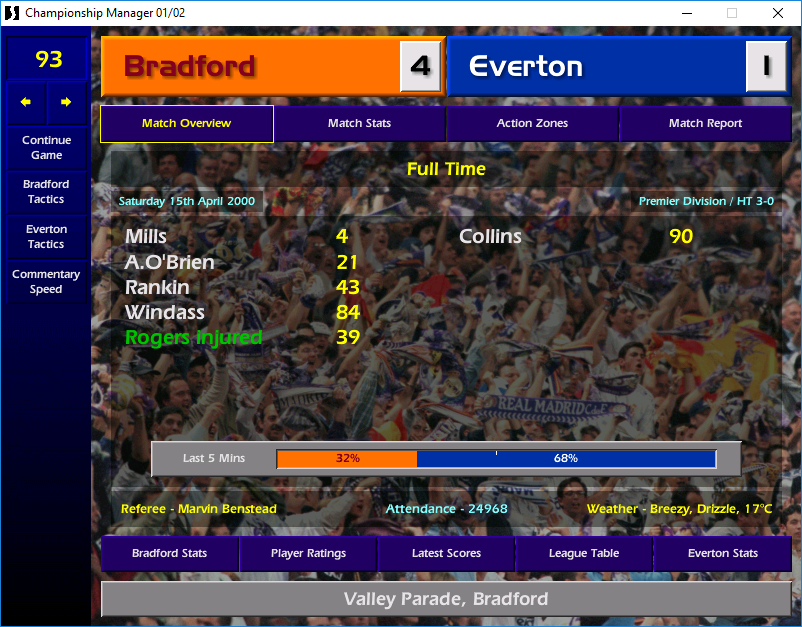Change the Commentary Speed
802x627 pixels.
pyautogui.click(x=46, y=282)
